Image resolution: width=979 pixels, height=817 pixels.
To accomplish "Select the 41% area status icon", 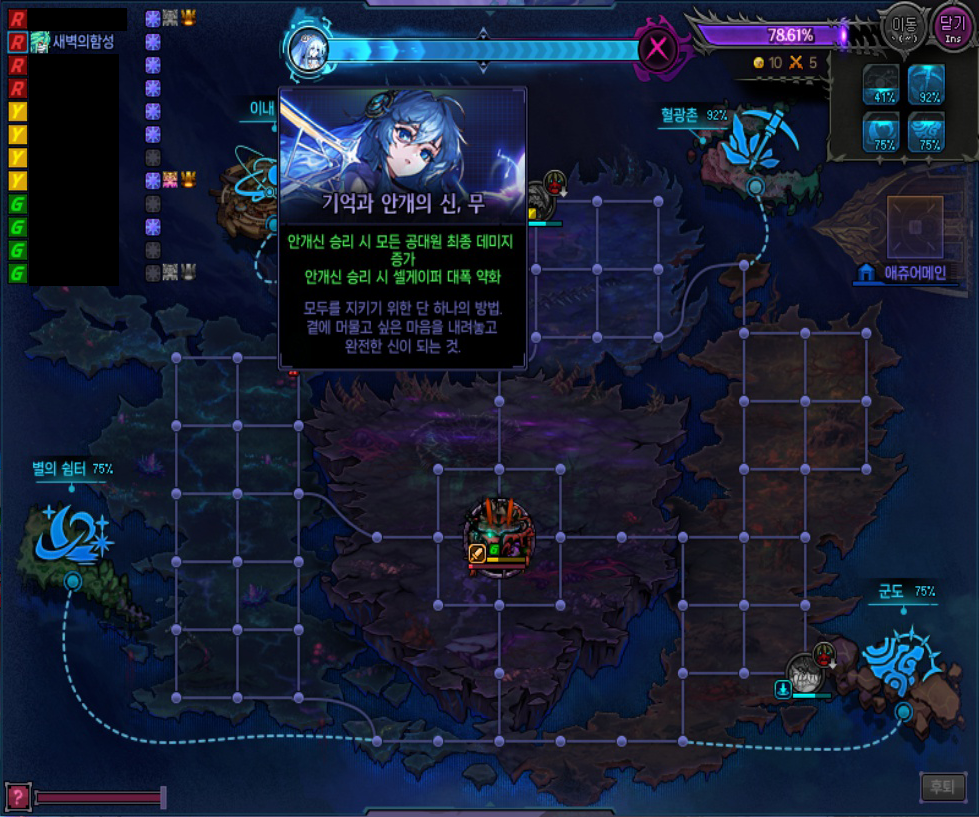I will pos(883,85).
